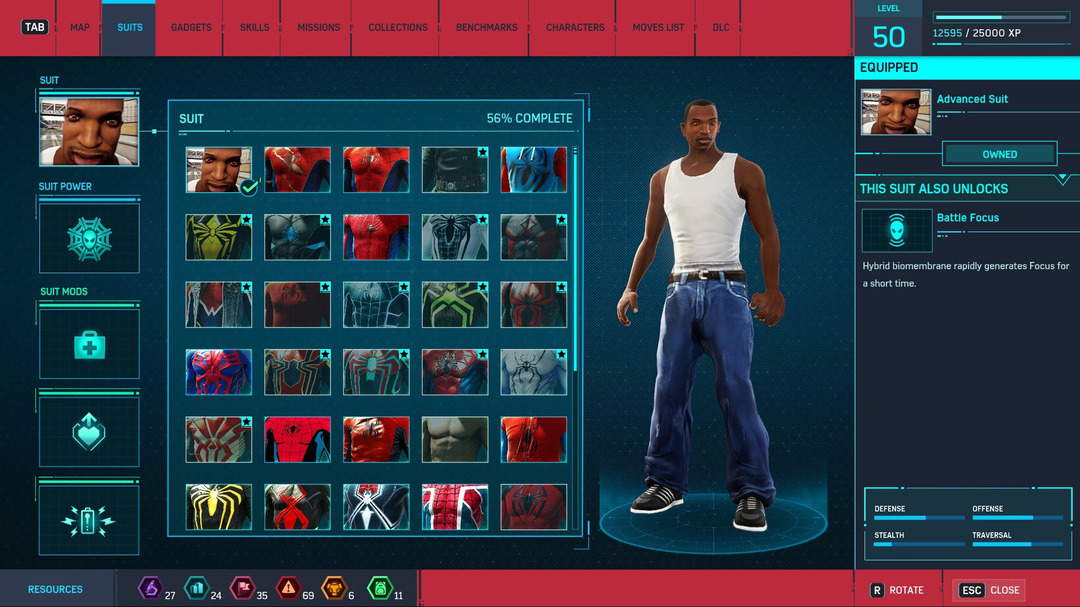Select the heart shield suit mod slot
The height and width of the screenshot is (607, 1080).
pyautogui.click(x=89, y=432)
